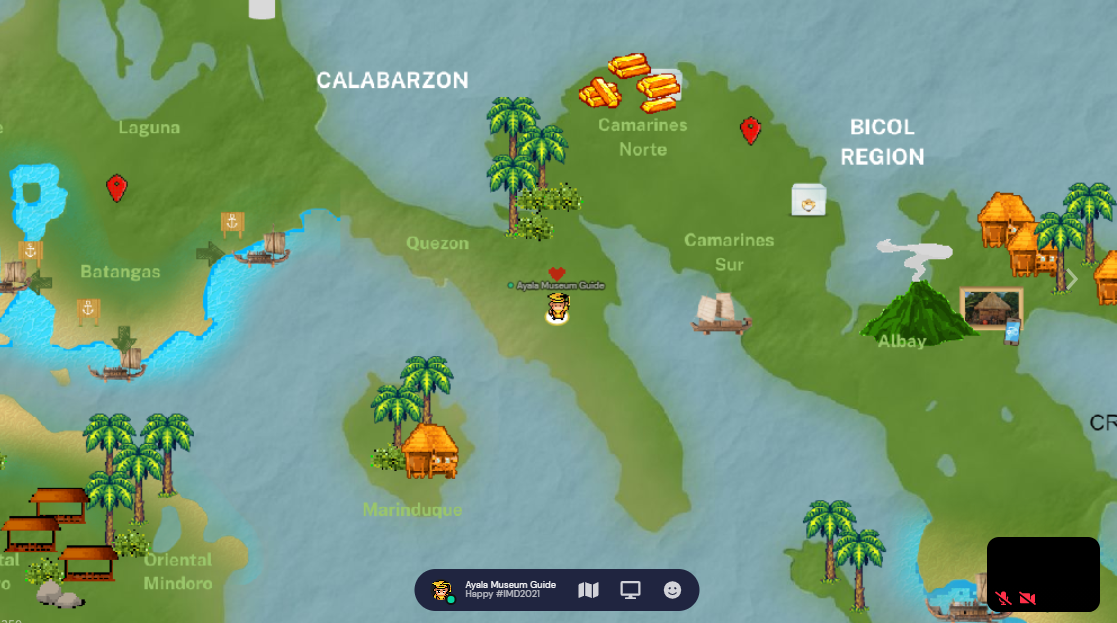Open the Ayala Museum Guide name and status
This screenshot has height=623, width=1117.
(510, 589)
